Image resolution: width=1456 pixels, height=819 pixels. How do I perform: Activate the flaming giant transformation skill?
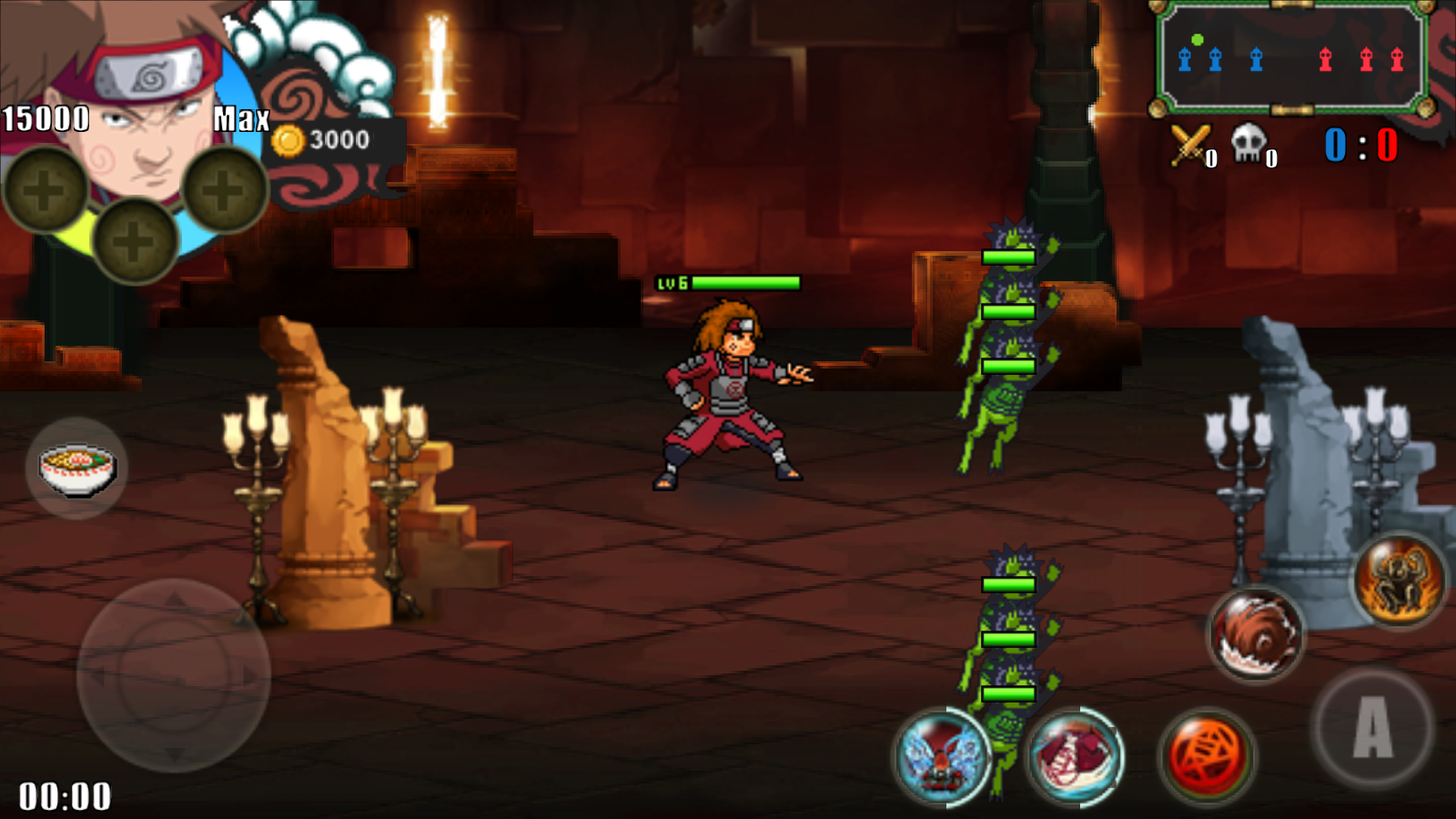(x=1400, y=580)
